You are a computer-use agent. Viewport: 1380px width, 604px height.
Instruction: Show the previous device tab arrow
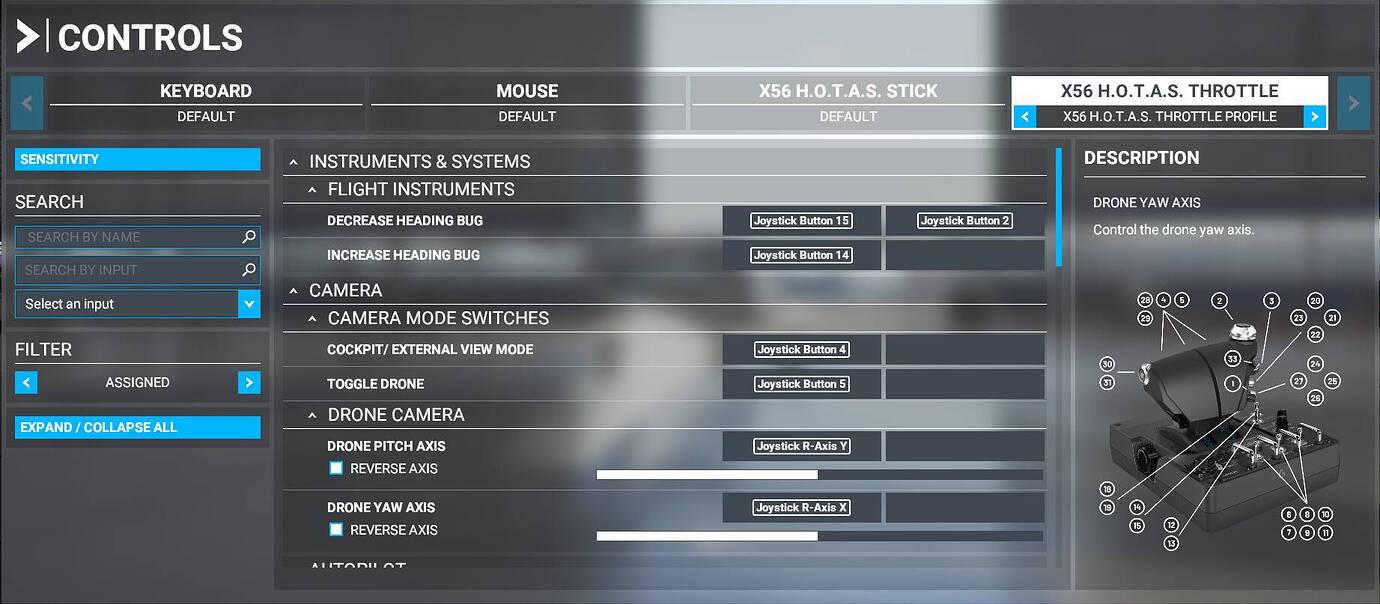tap(27, 103)
